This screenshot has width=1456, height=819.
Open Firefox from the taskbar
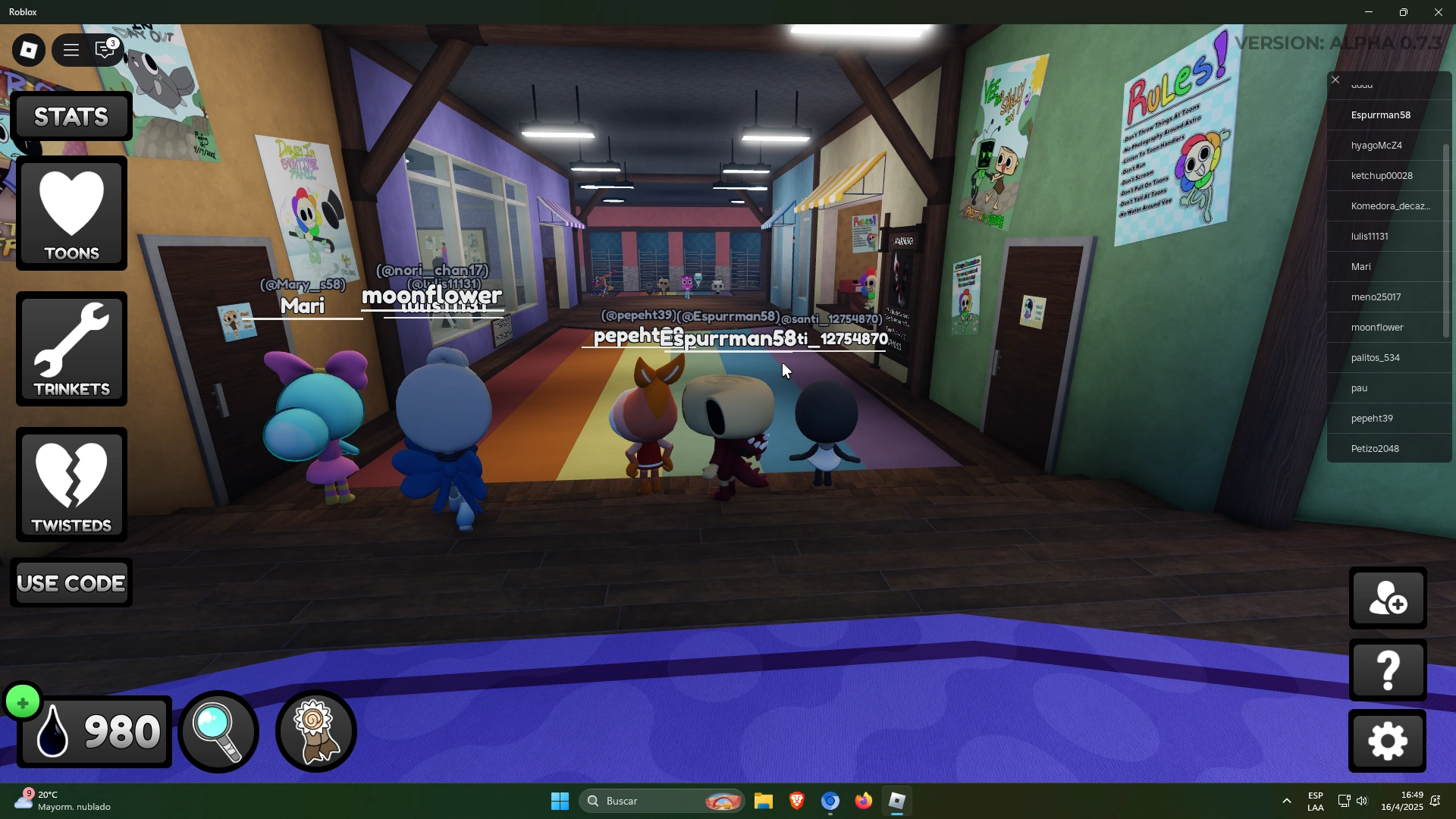[864, 801]
